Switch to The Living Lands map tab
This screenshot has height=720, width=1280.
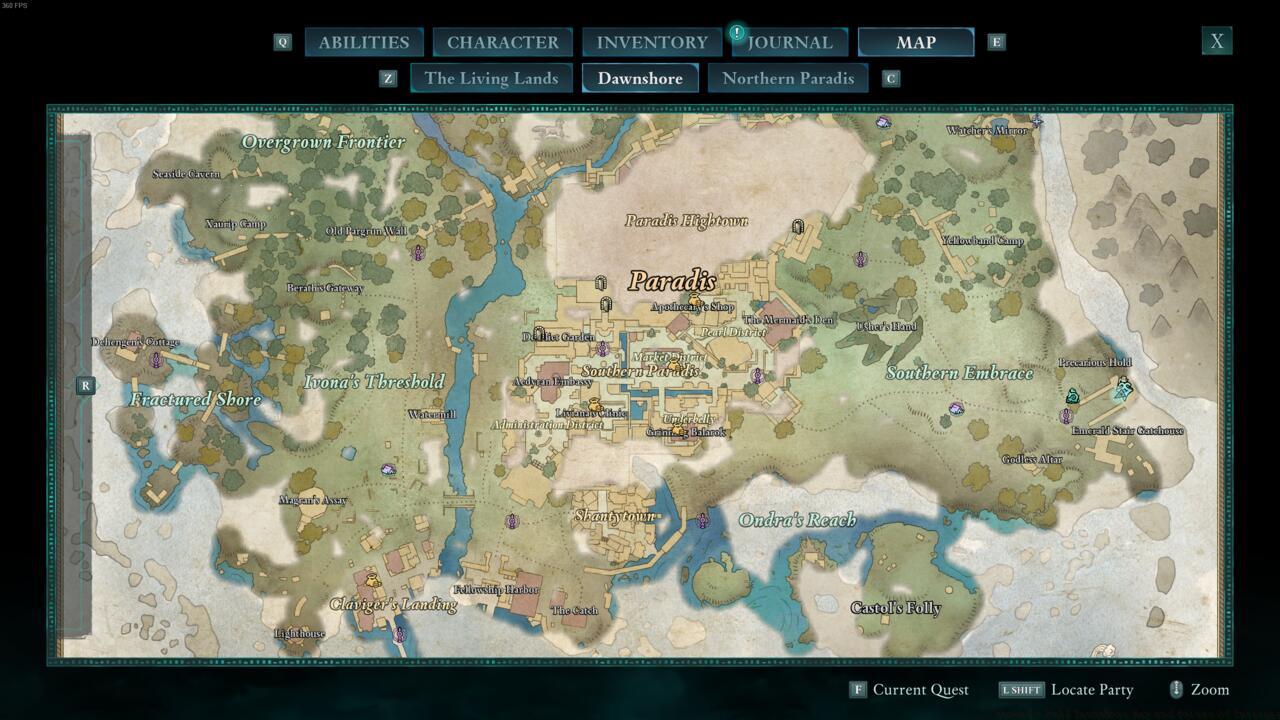(x=491, y=77)
